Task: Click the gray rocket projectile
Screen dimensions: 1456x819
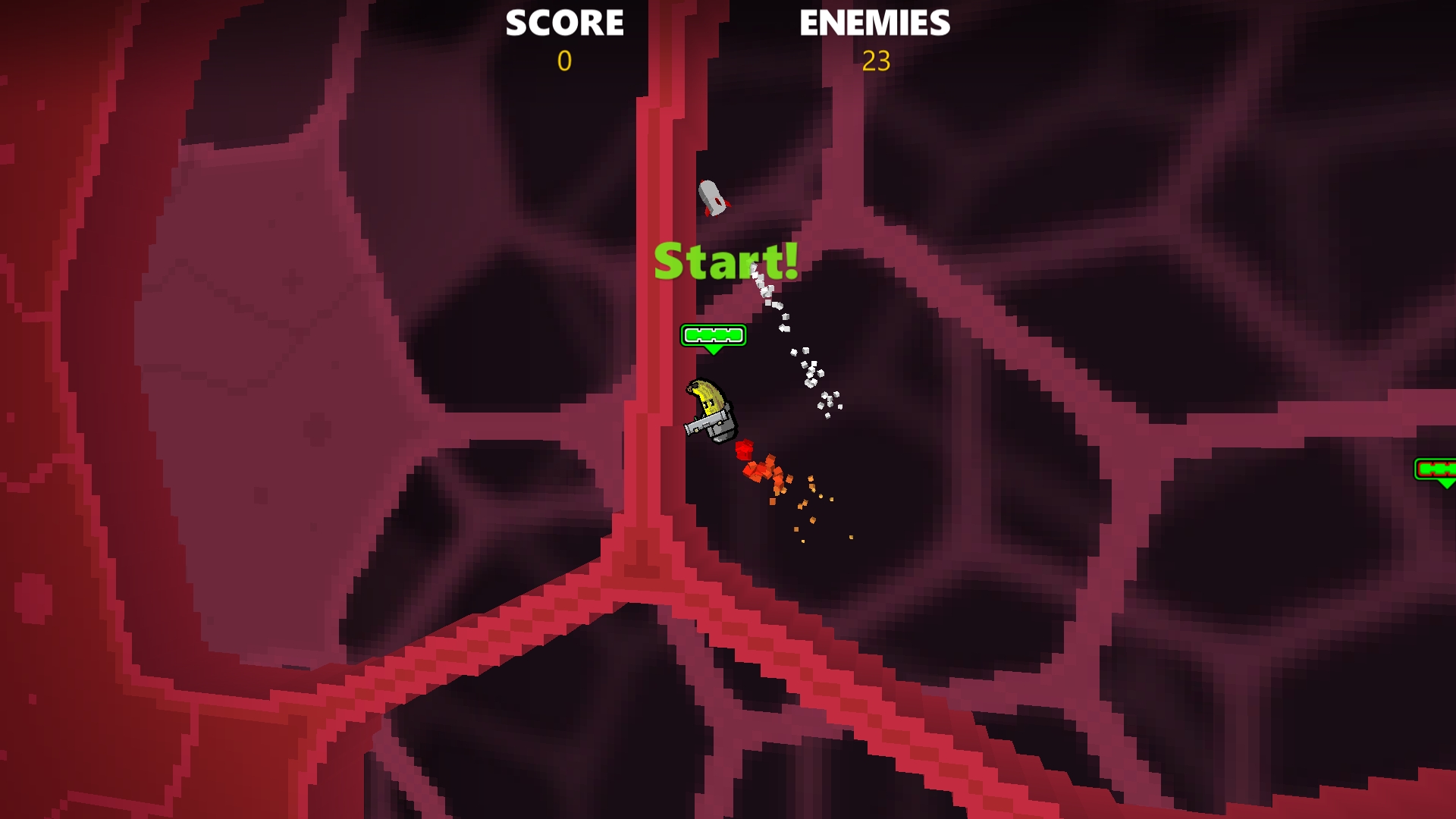Action: 711,196
